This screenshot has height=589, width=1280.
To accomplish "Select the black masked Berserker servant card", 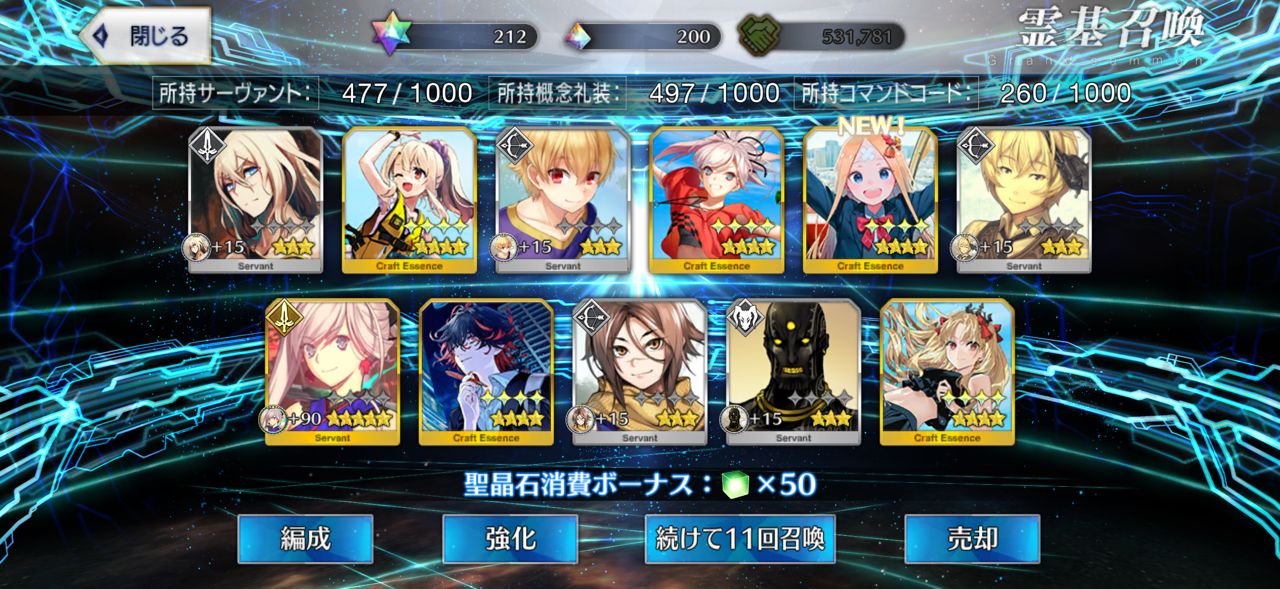I will click(x=793, y=372).
